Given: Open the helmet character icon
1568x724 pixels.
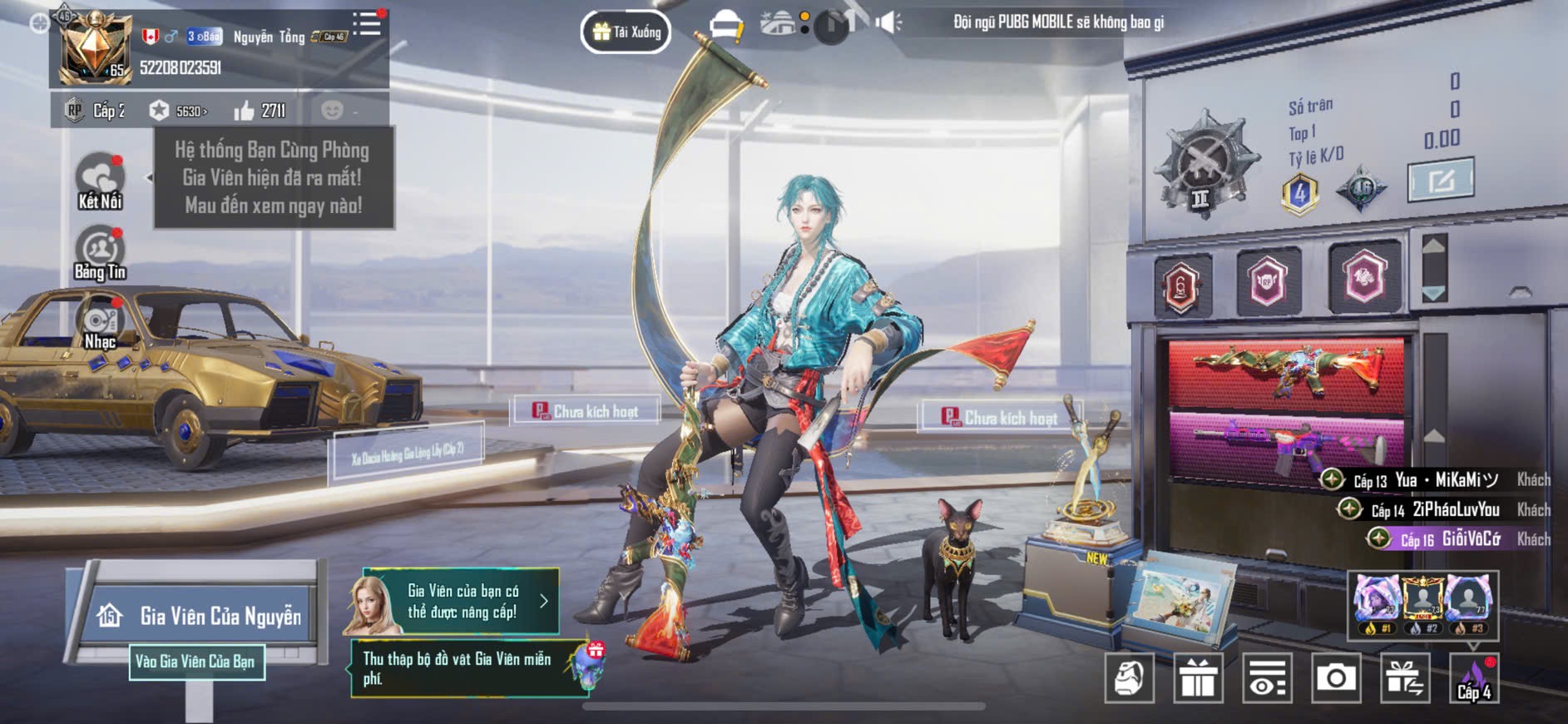Looking at the screenshot, I should [x=1129, y=678].
